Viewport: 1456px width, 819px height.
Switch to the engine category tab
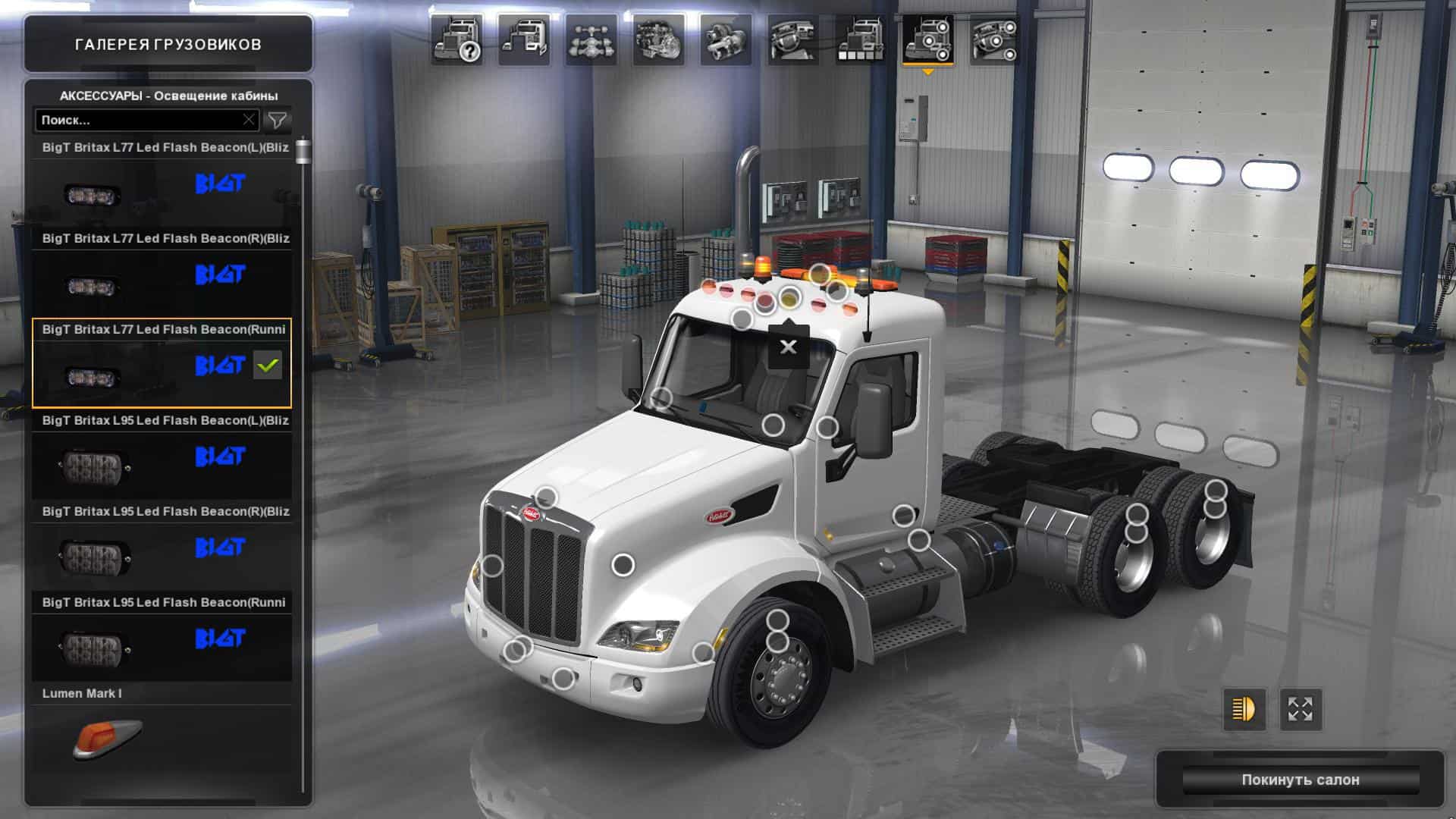[658, 39]
